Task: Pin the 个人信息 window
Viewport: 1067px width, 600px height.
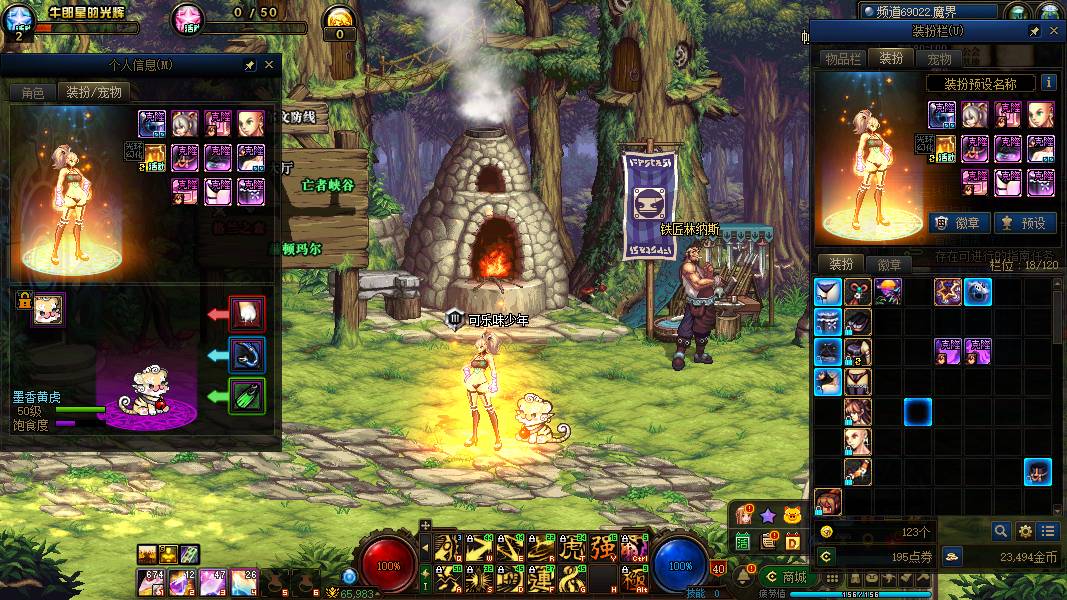Action: tap(249, 65)
